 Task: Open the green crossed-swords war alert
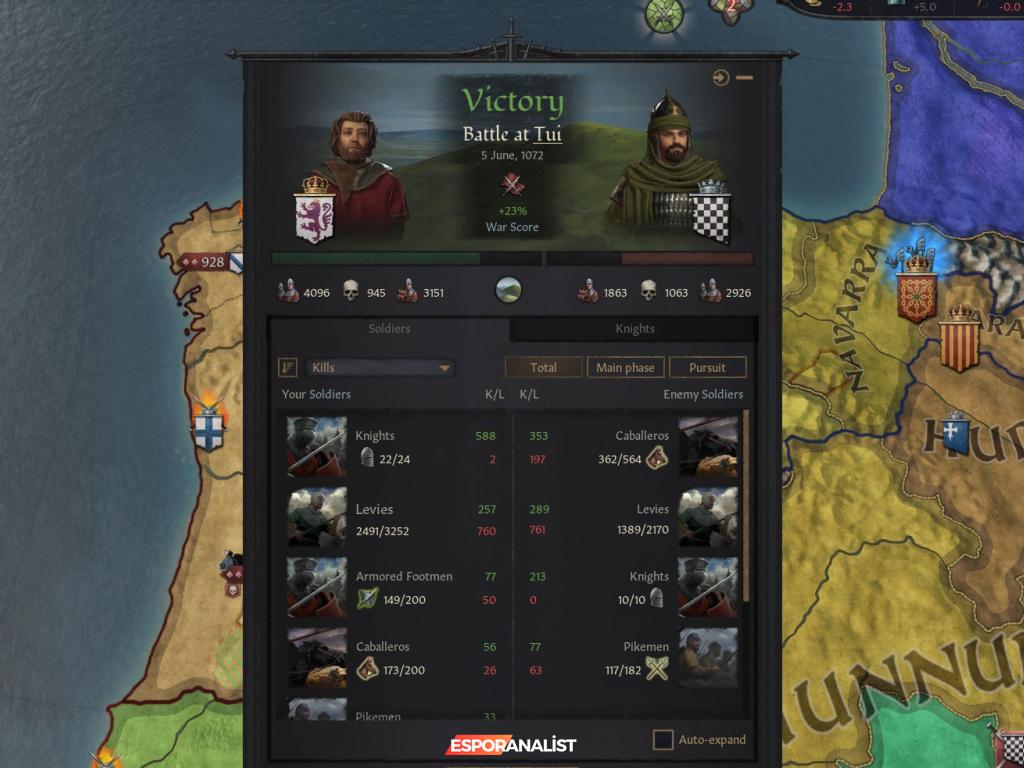pos(664,14)
